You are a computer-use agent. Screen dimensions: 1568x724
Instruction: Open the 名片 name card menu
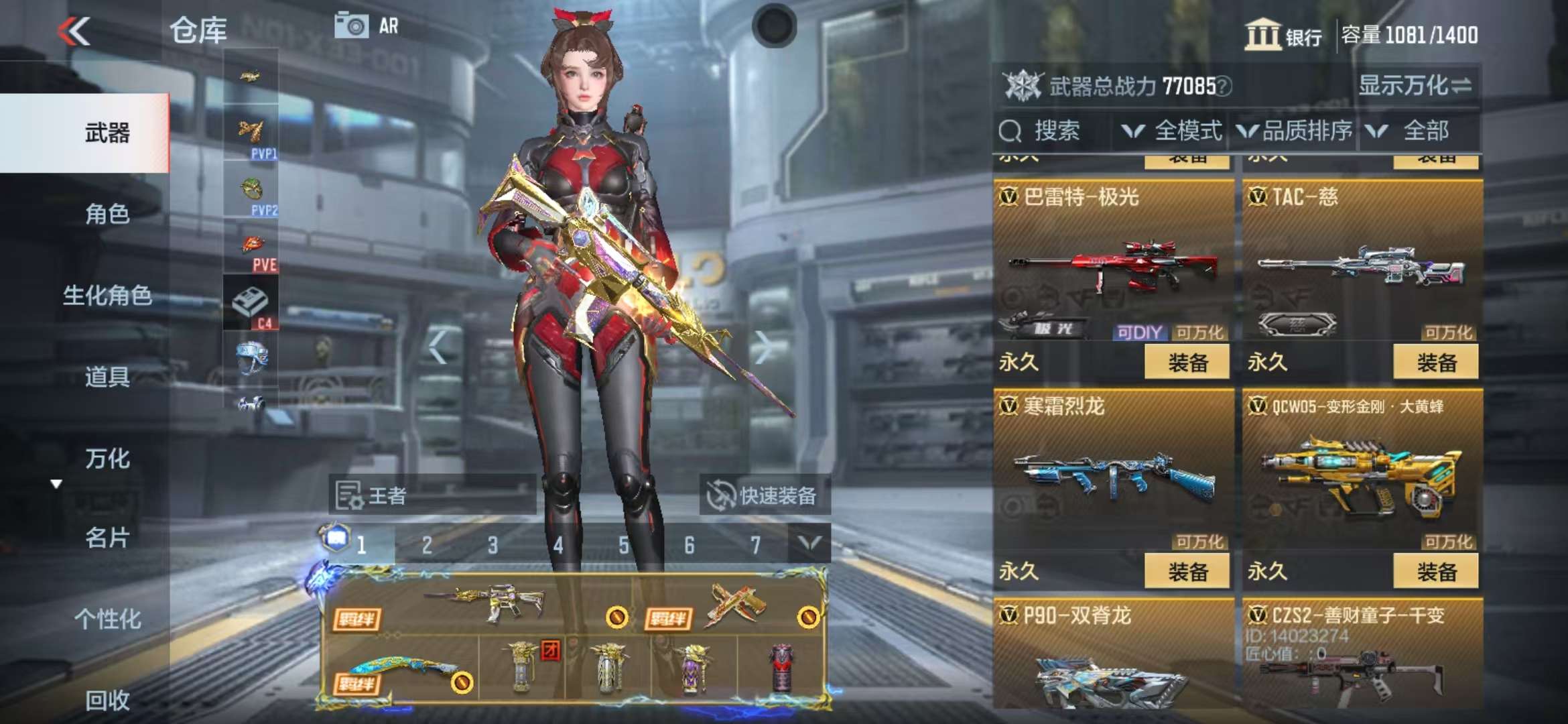(x=107, y=538)
